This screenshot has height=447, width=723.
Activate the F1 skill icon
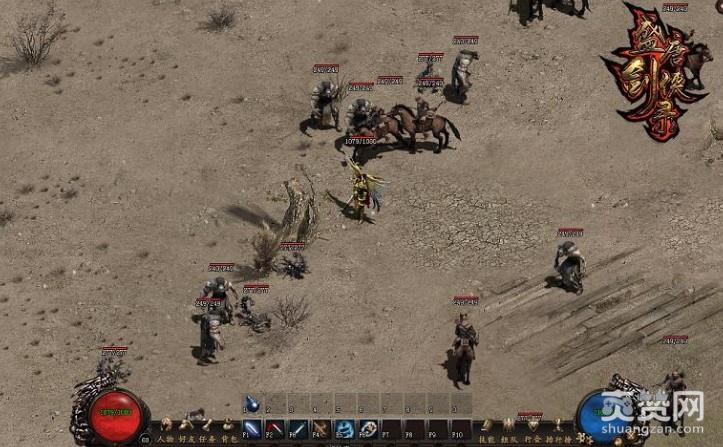(253, 428)
